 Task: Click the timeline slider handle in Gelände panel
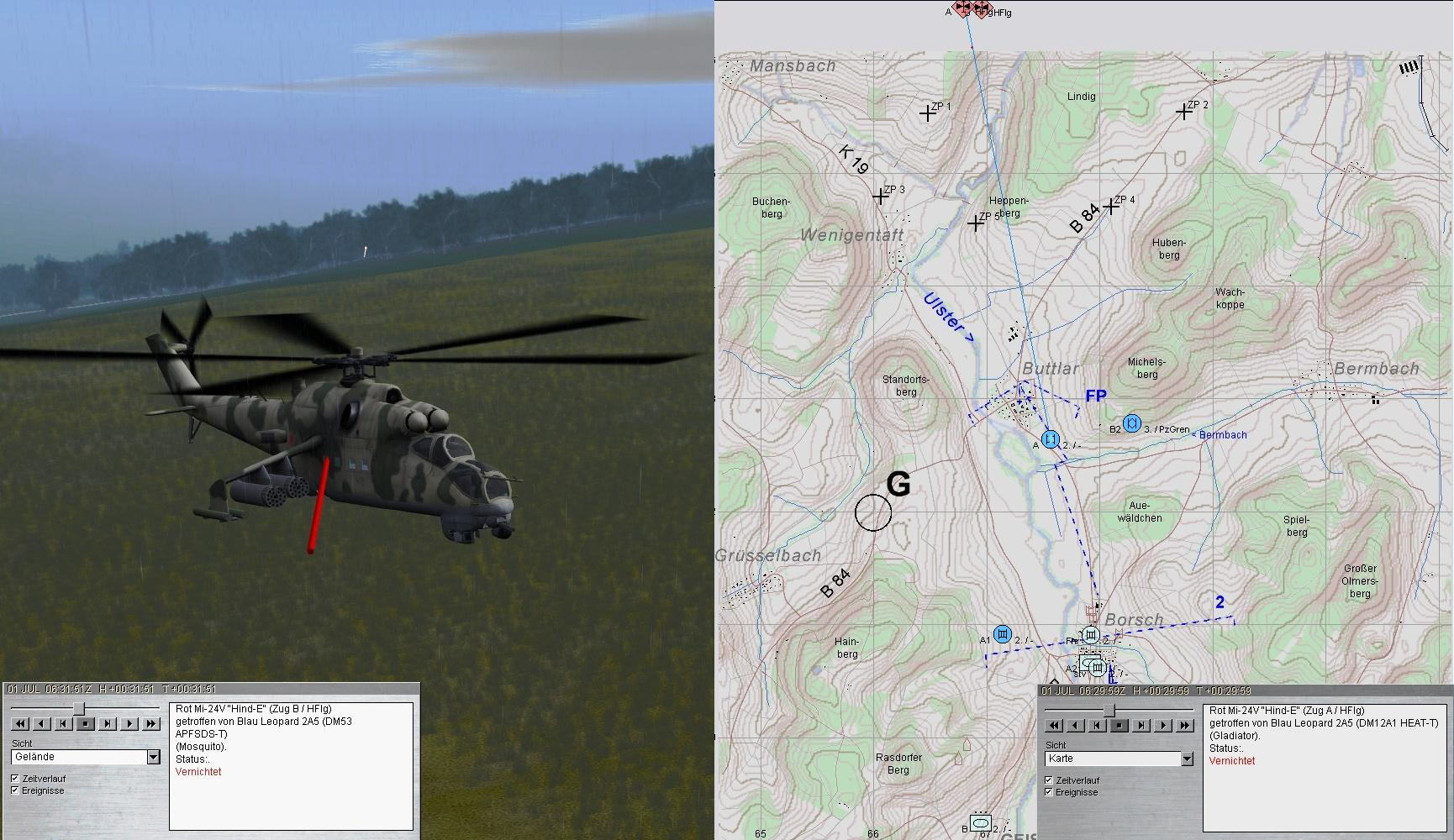[x=80, y=710]
